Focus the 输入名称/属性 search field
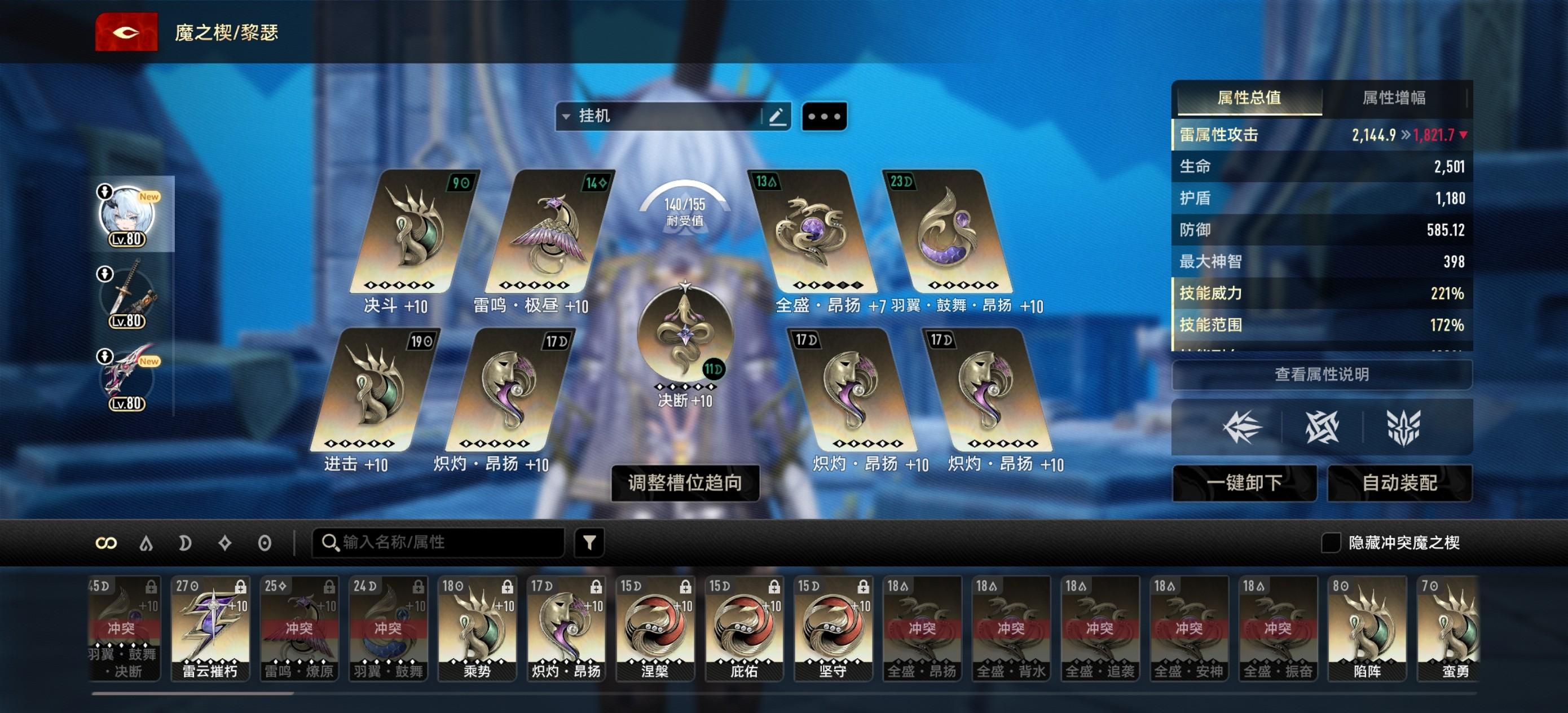This screenshot has width=1568, height=713. pyautogui.click(x=438, y=542)
